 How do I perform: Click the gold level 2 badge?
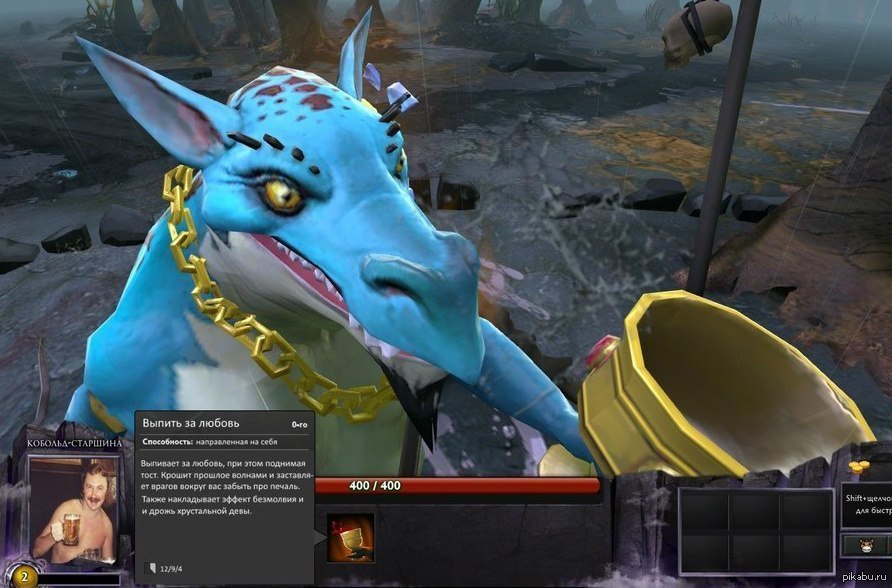pos(24,577)
